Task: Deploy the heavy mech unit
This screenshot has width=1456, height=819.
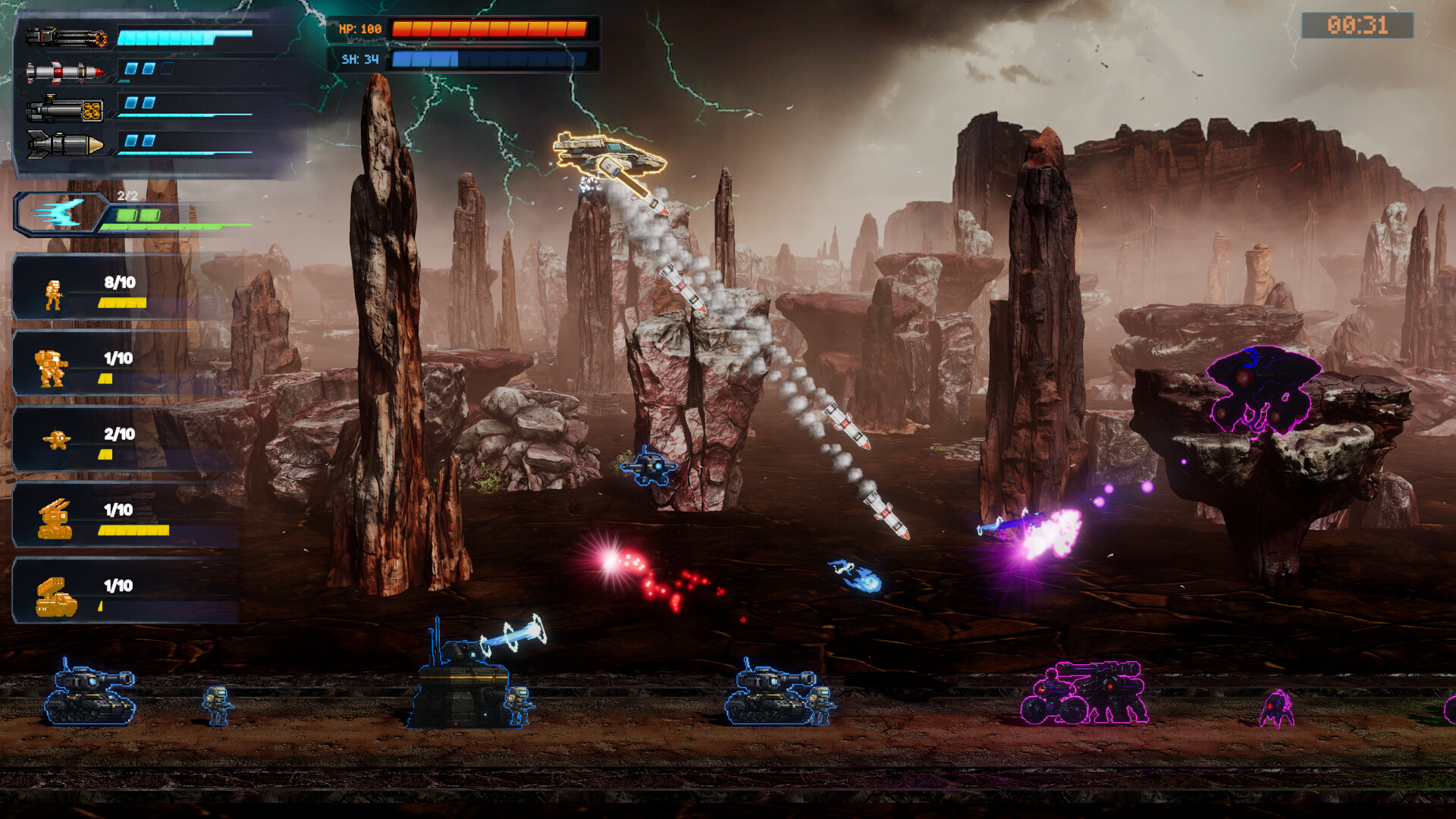Action: click(52, 369)
